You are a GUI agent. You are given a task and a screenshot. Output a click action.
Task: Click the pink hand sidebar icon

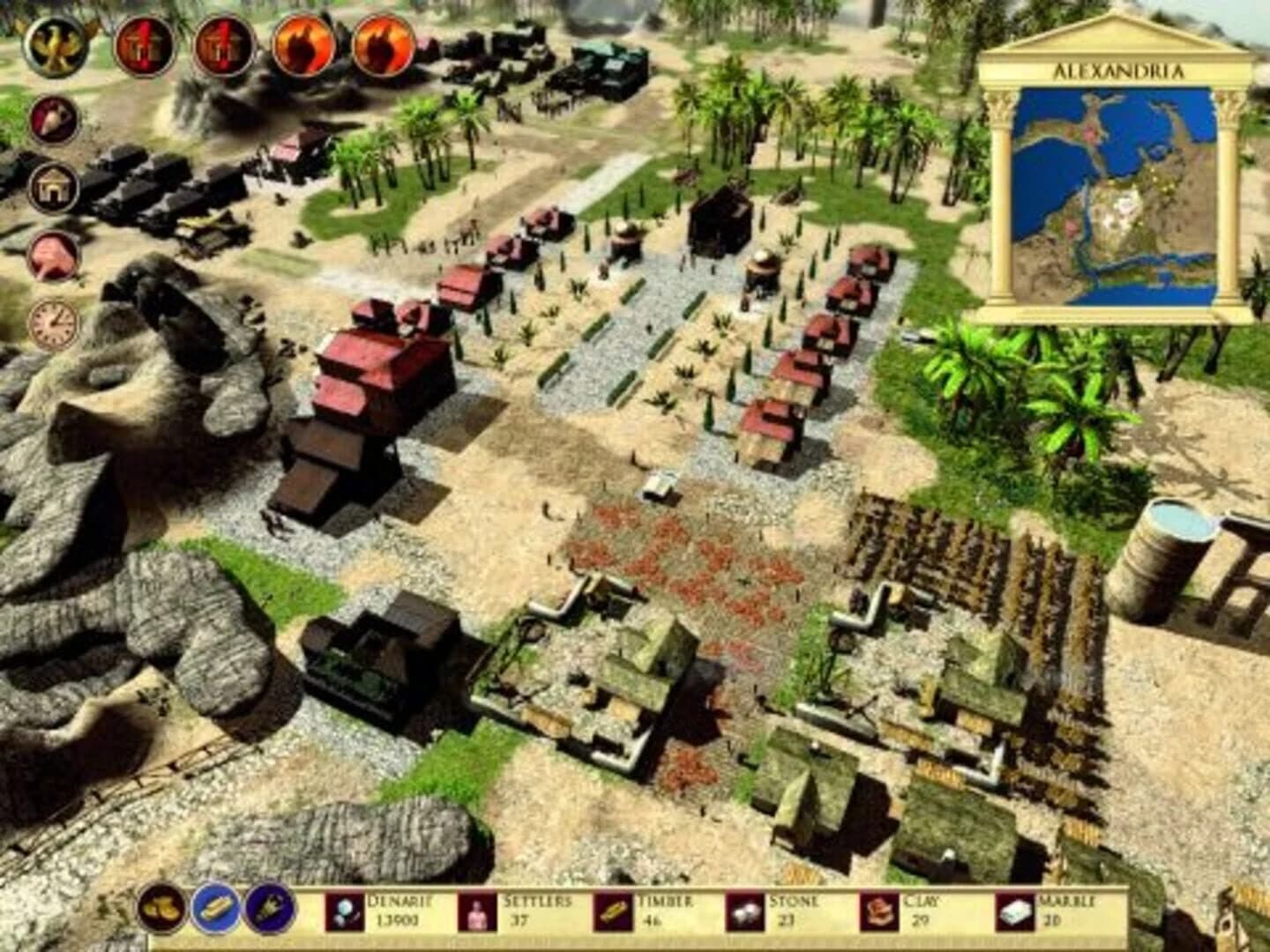[x=53, y=254]
